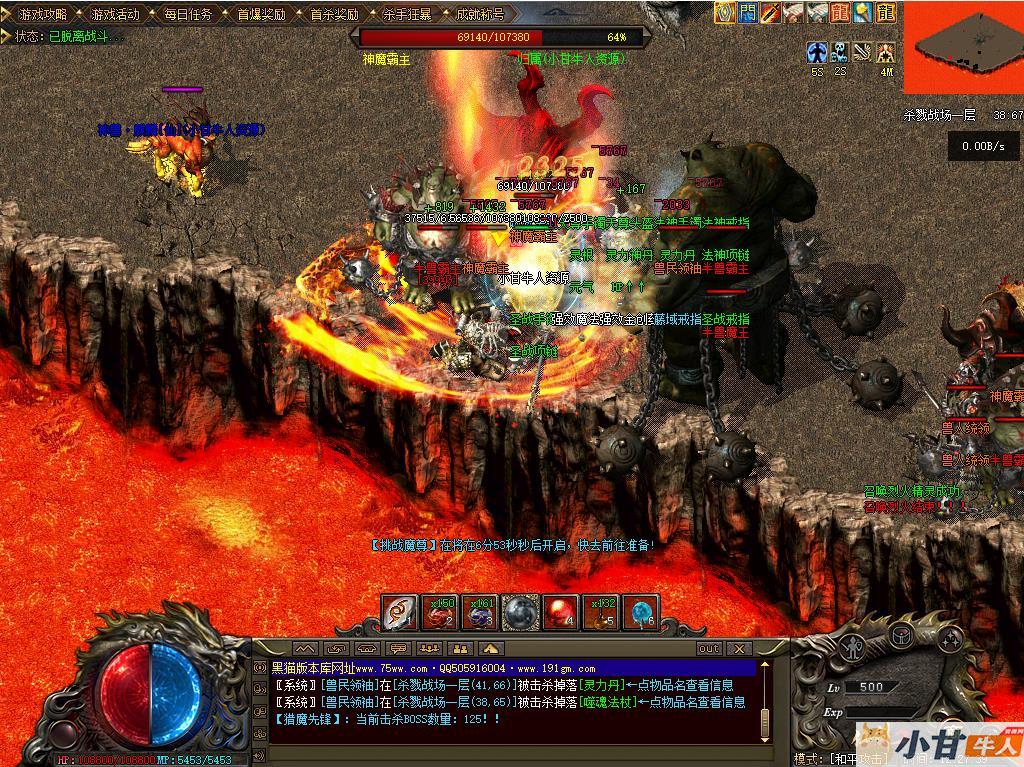Use the scroll item in hotbar slot 1
1024x767 pixels.
point(399,612)
